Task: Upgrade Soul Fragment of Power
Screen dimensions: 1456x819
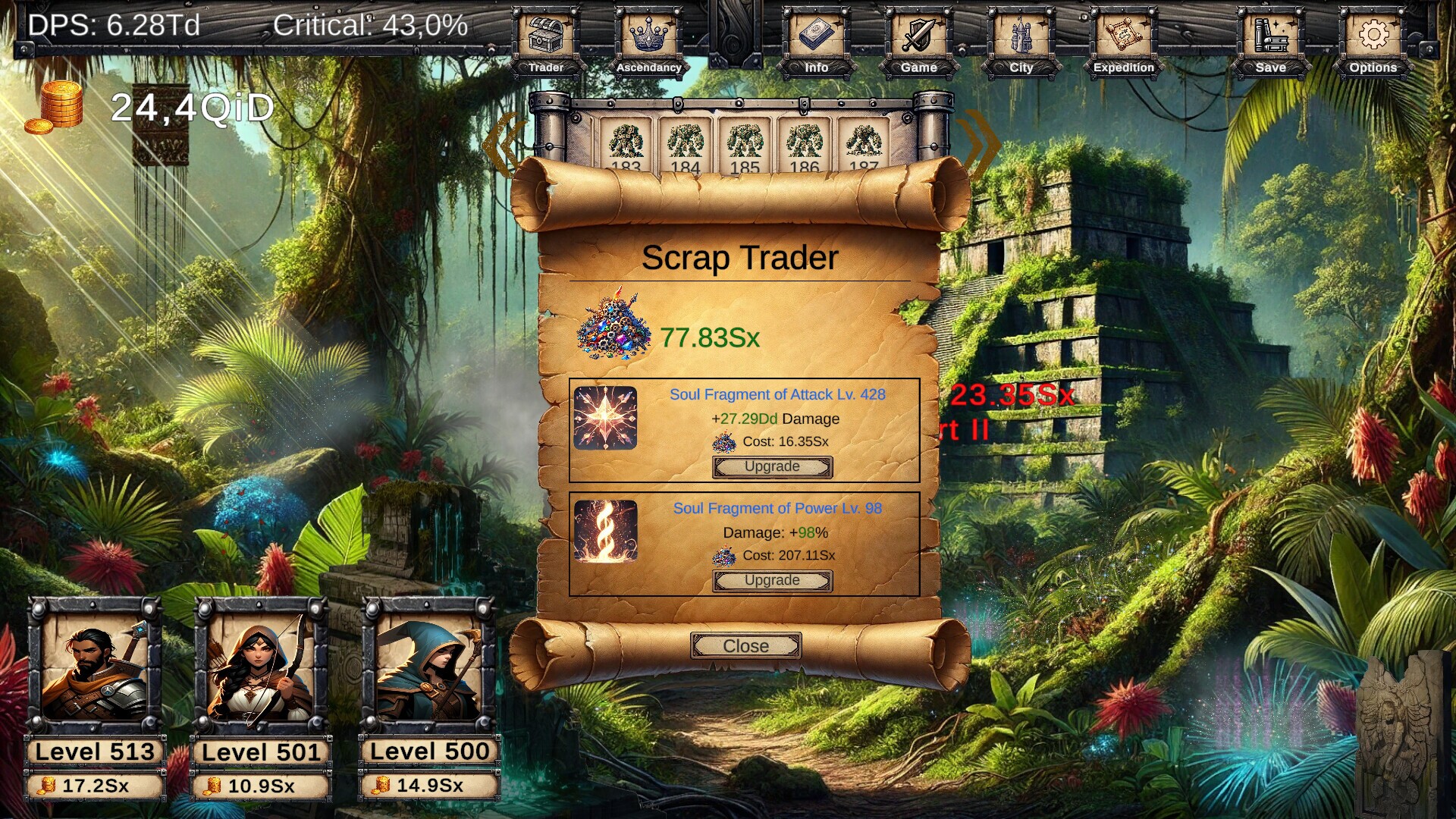Action: 772,581
